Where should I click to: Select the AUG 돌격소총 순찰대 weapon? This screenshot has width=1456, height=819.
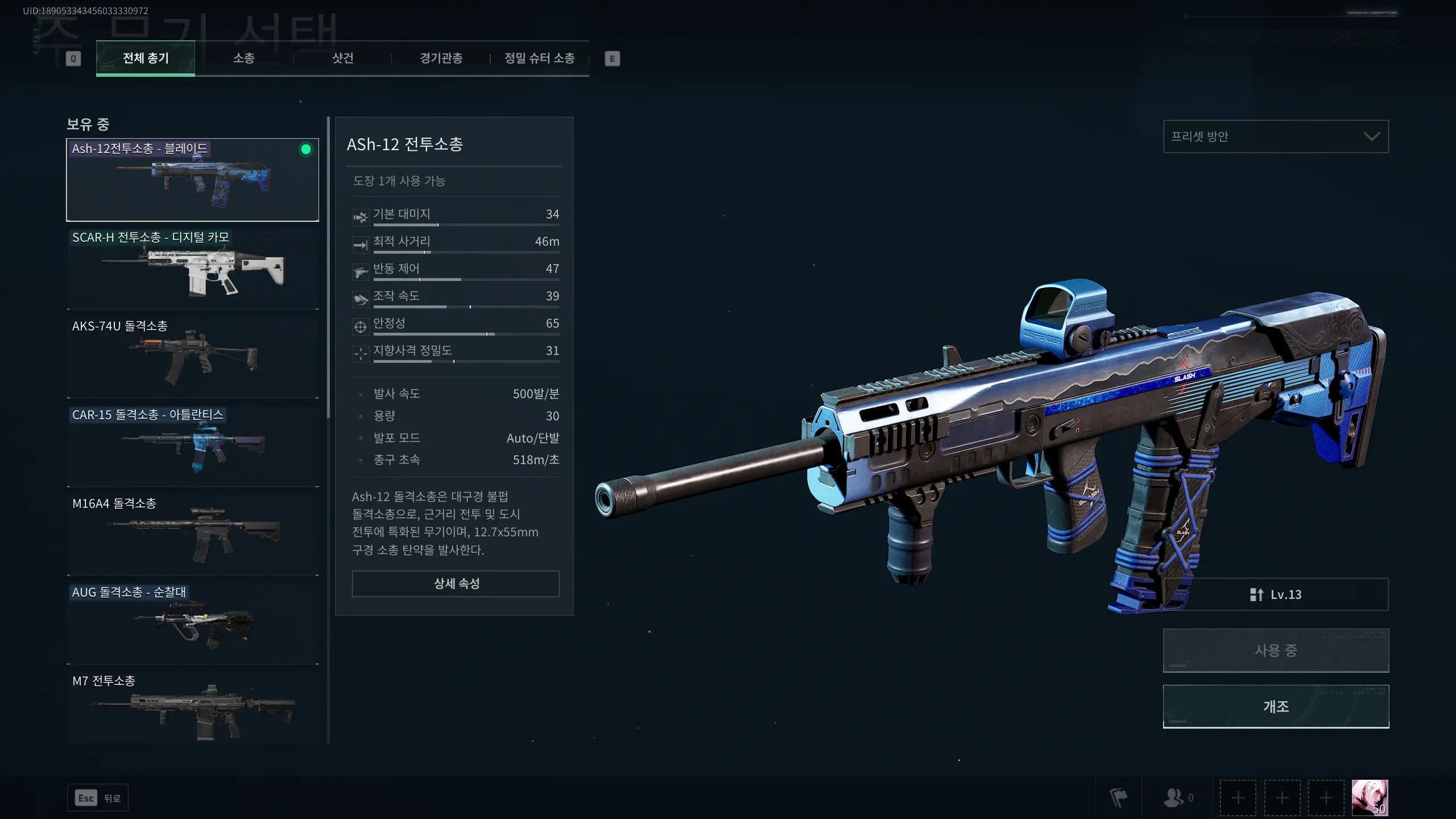point(192,623)
